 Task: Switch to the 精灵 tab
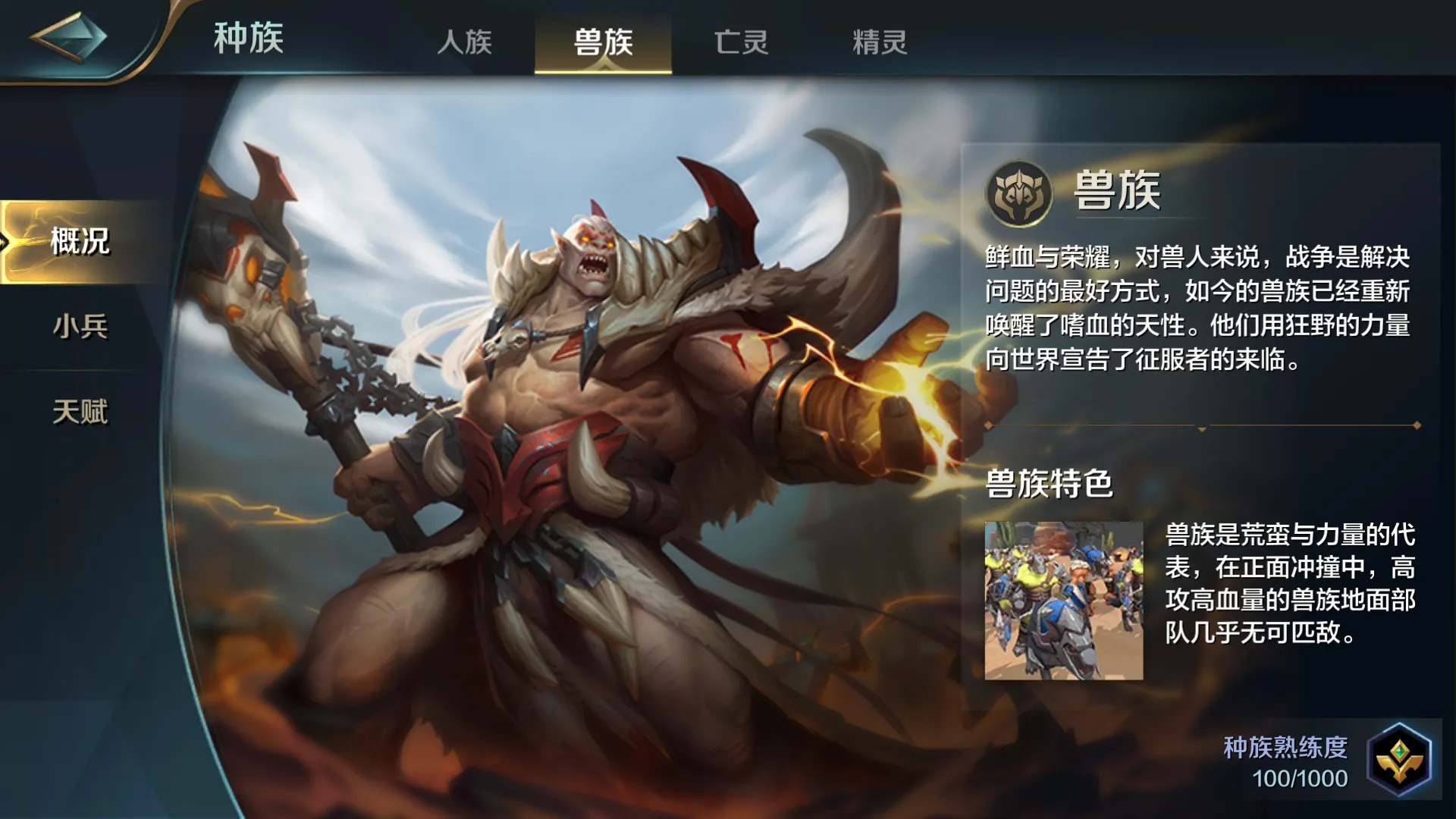tap(880, 43)
